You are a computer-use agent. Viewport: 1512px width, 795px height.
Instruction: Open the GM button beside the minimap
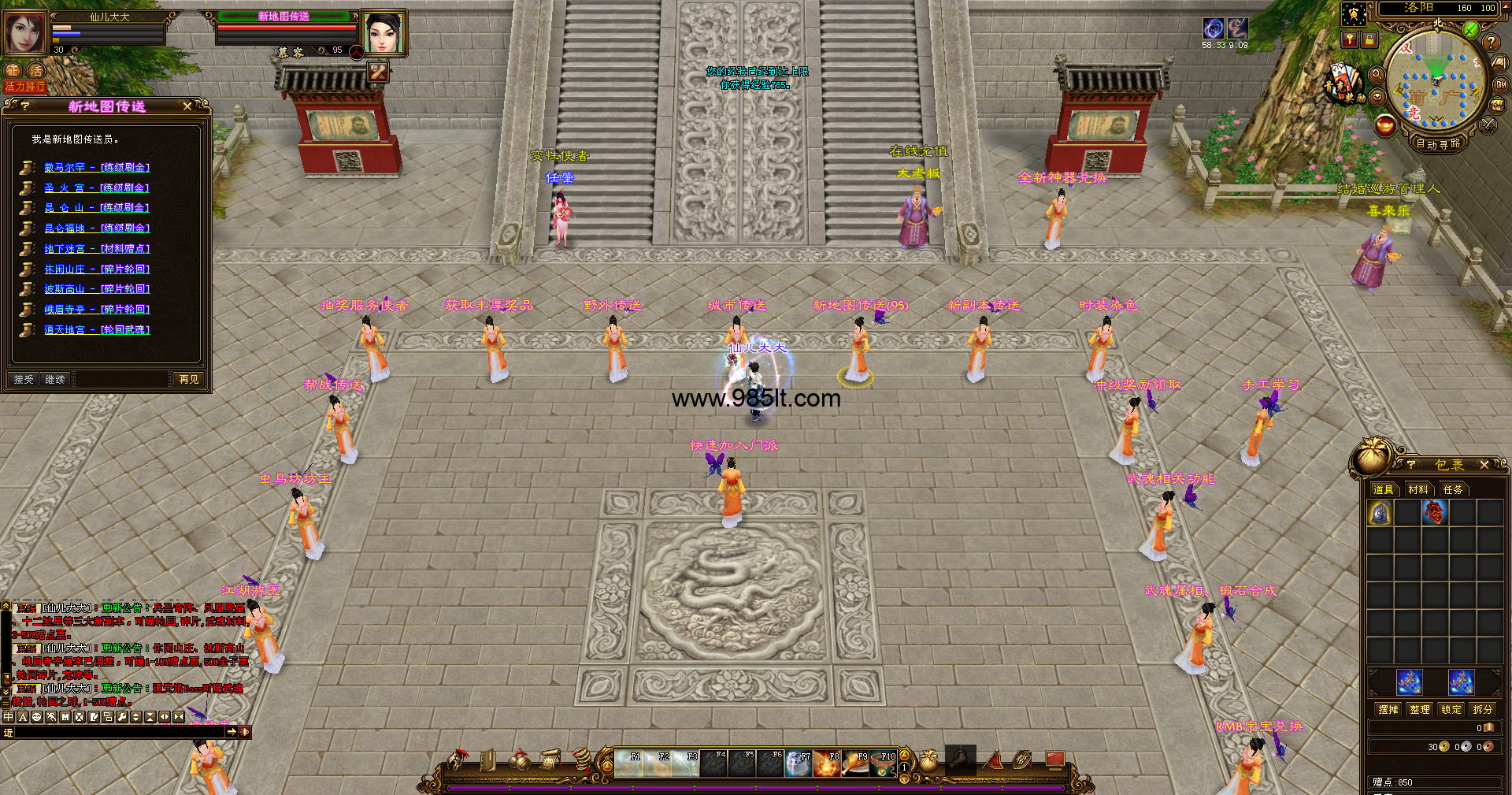point(1501,85)
